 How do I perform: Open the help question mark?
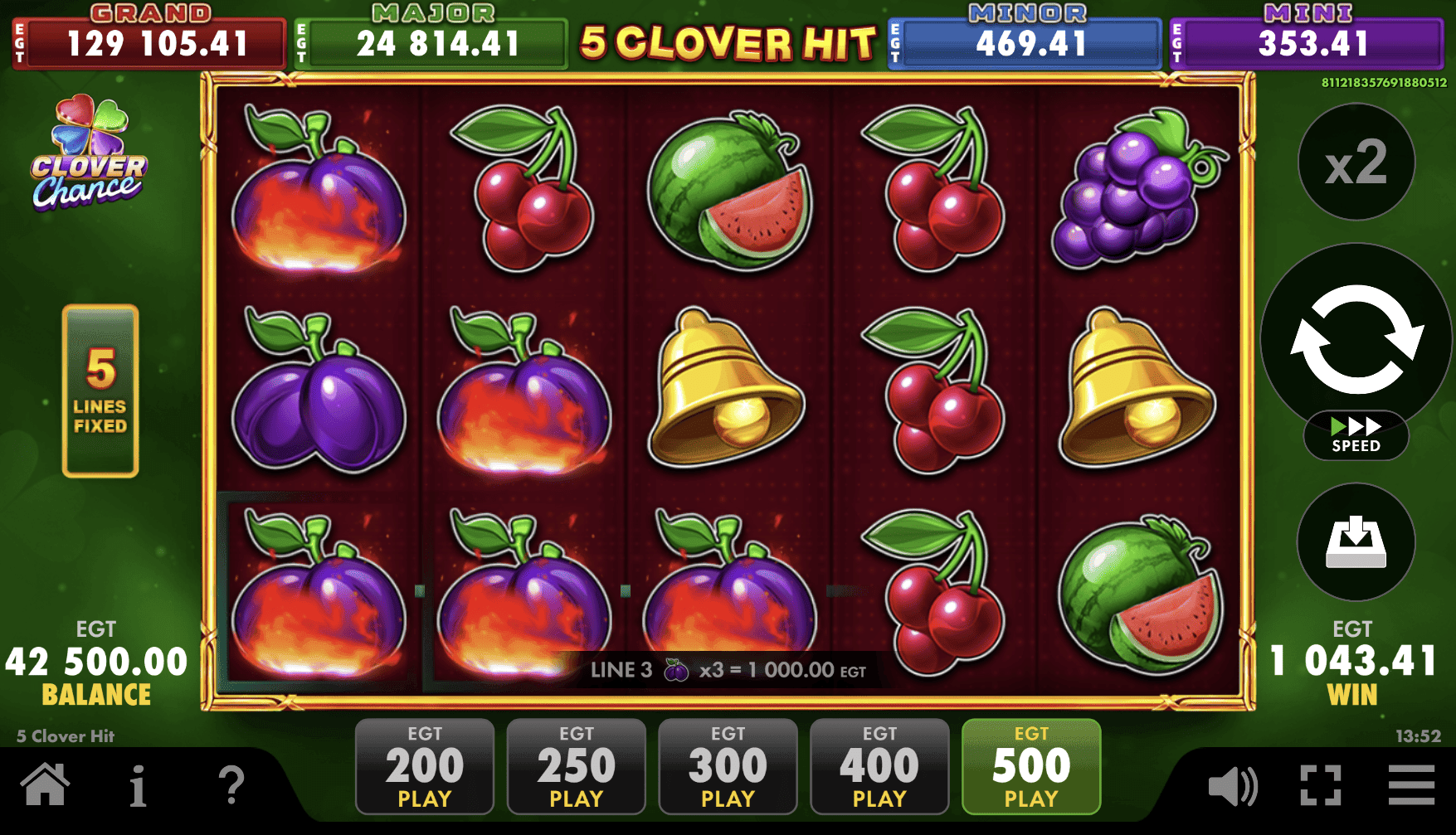[x=231, y=784]
